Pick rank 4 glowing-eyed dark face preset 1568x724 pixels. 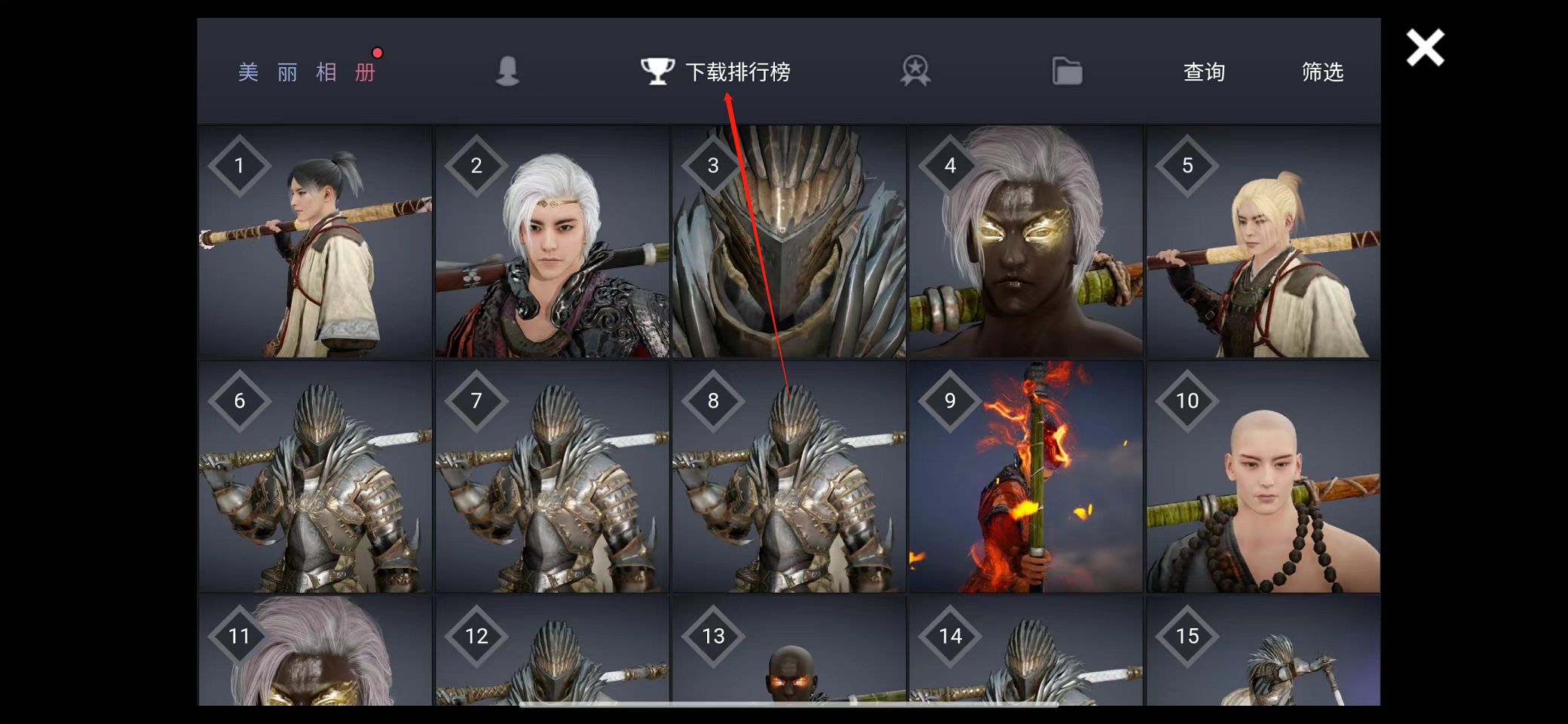(1025, 241)
